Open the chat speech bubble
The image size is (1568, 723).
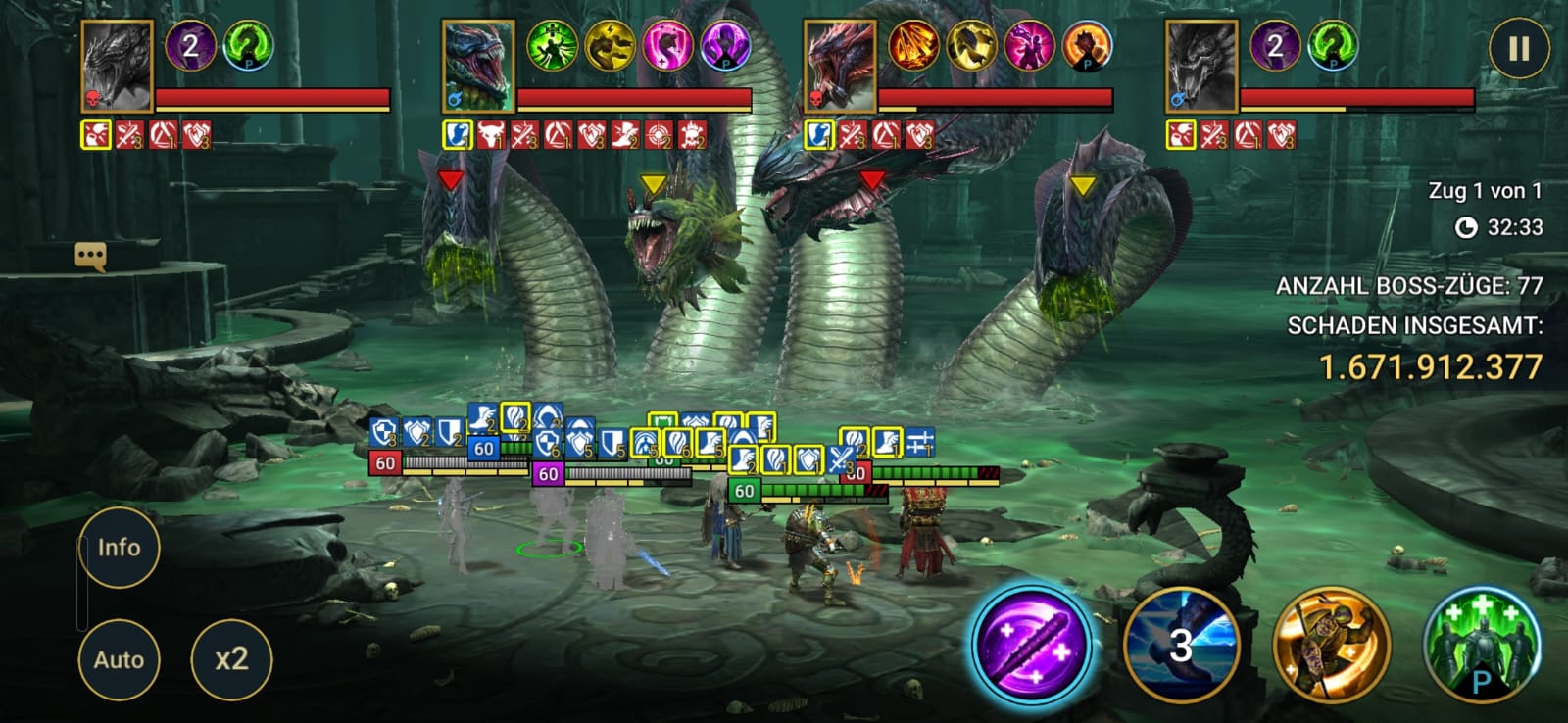click(x=90, y=257)
